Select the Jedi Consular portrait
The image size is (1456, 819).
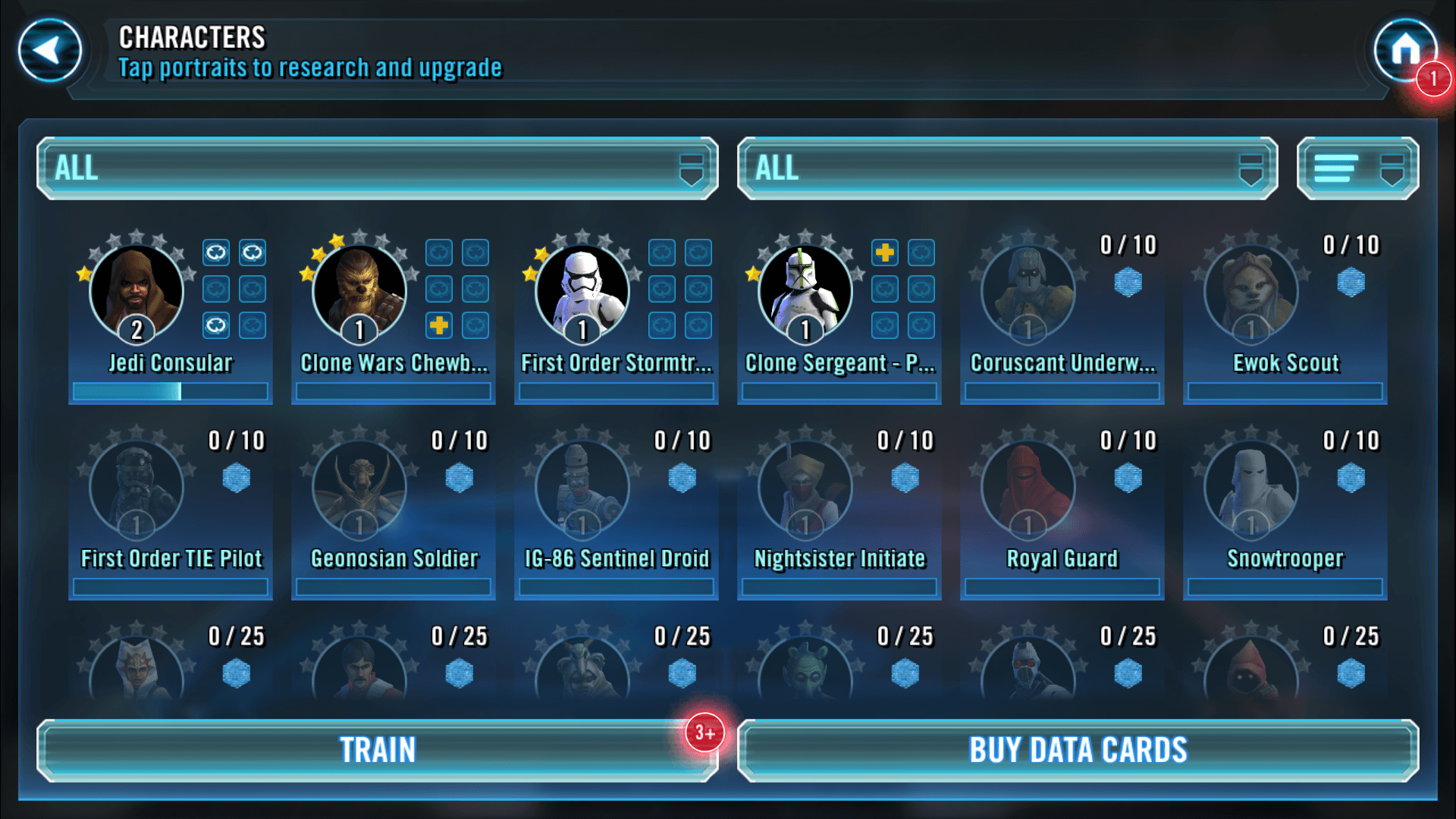(x=136, y=293)
